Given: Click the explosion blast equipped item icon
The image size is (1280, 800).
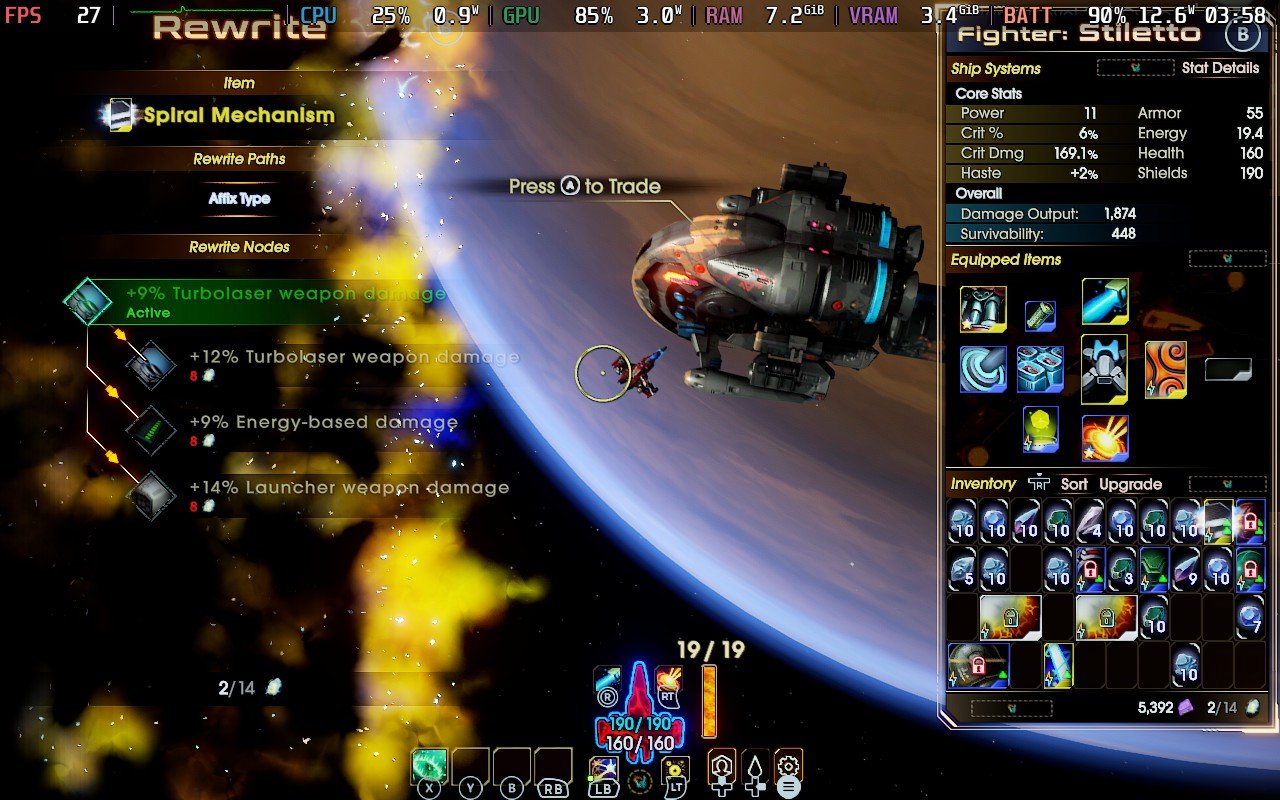Looking at the screenshot, I should pyautogui.click(x=1104, y=434).
